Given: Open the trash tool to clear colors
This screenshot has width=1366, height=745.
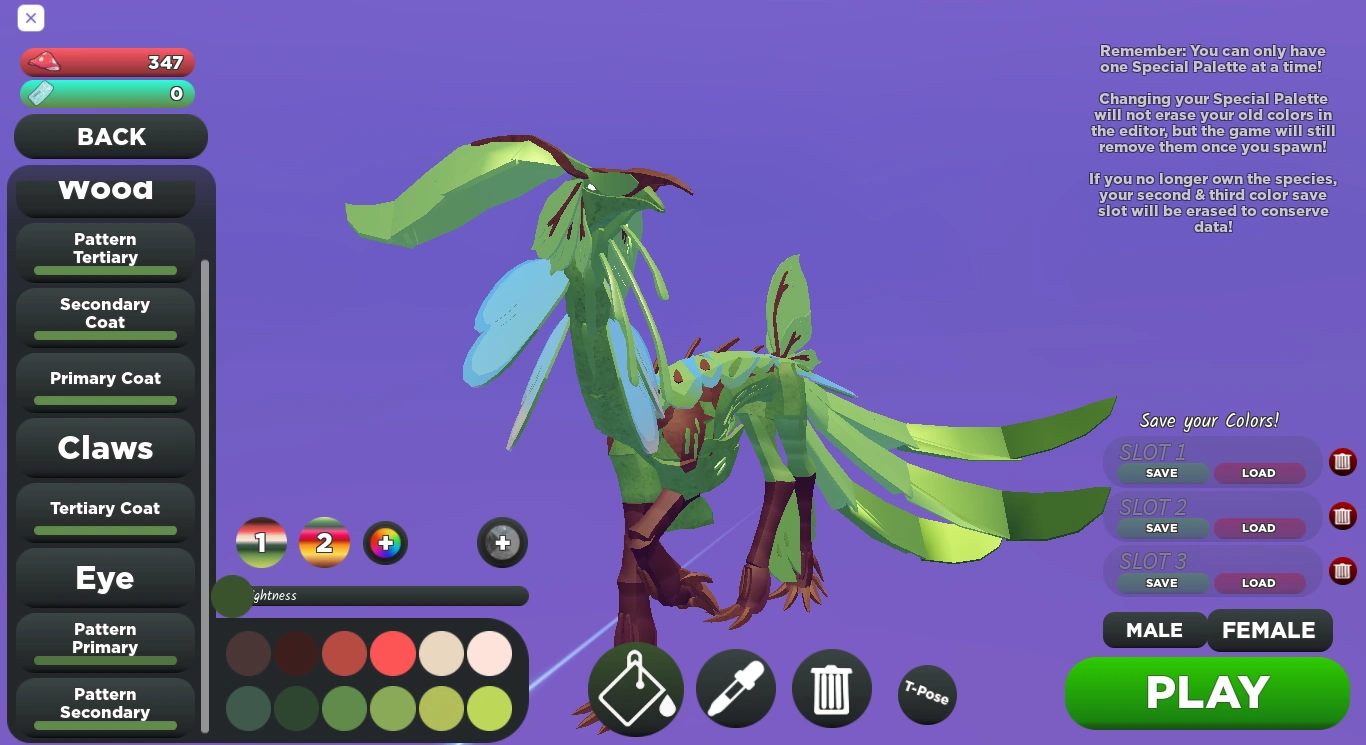Looking at the screenshot, I should tap(831, 688).
